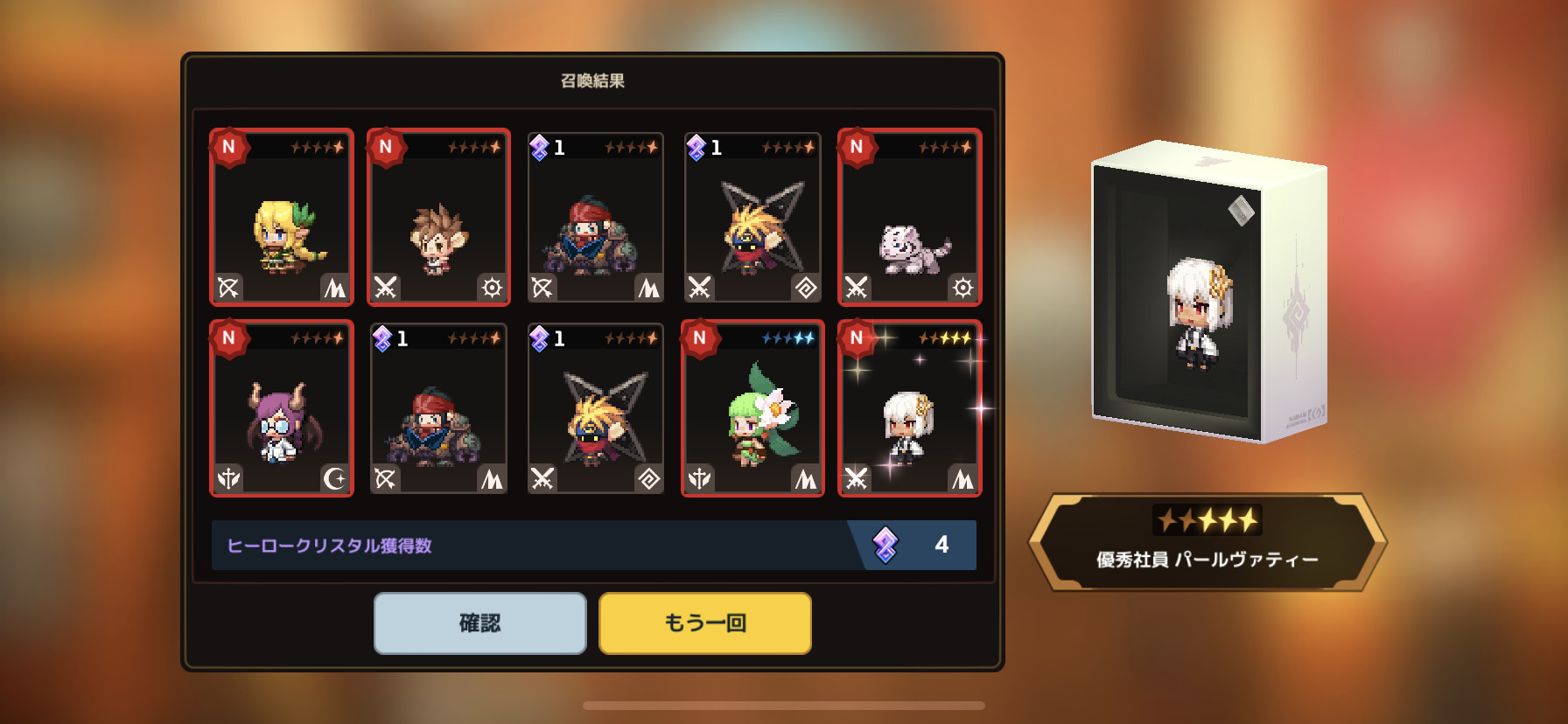This screenshot has width=1568, height=724.
Task: Open the green-haired flower girl card
Action: [752, 408]
